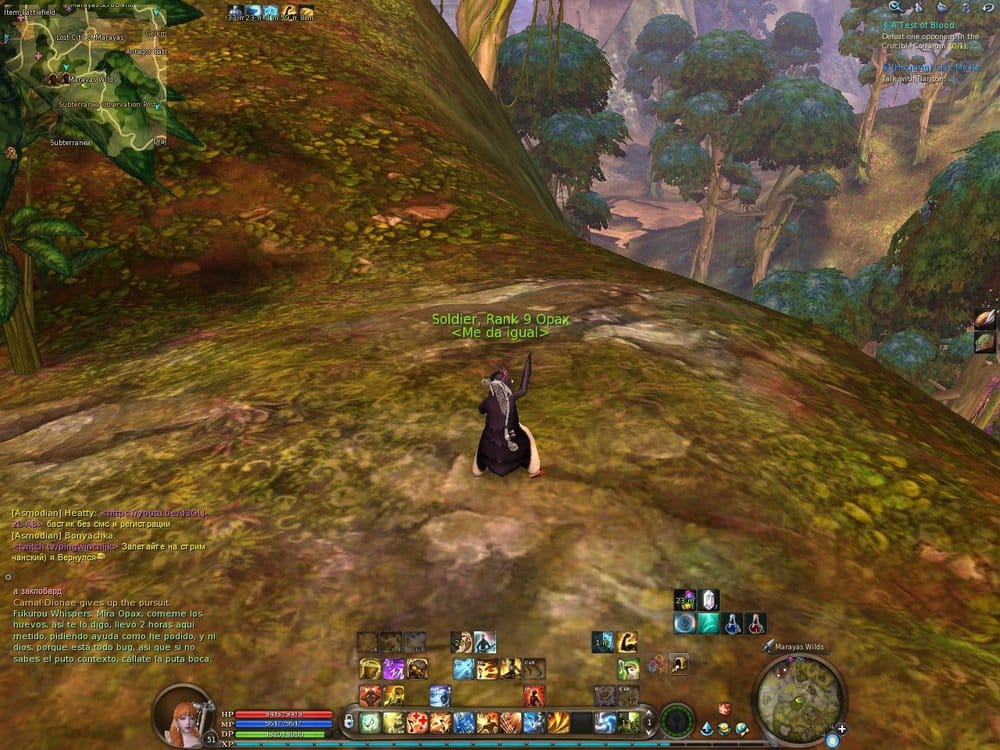Click the golden helmet icon
This screenshot has width=1000, height=750.
(x=678, y=662)
